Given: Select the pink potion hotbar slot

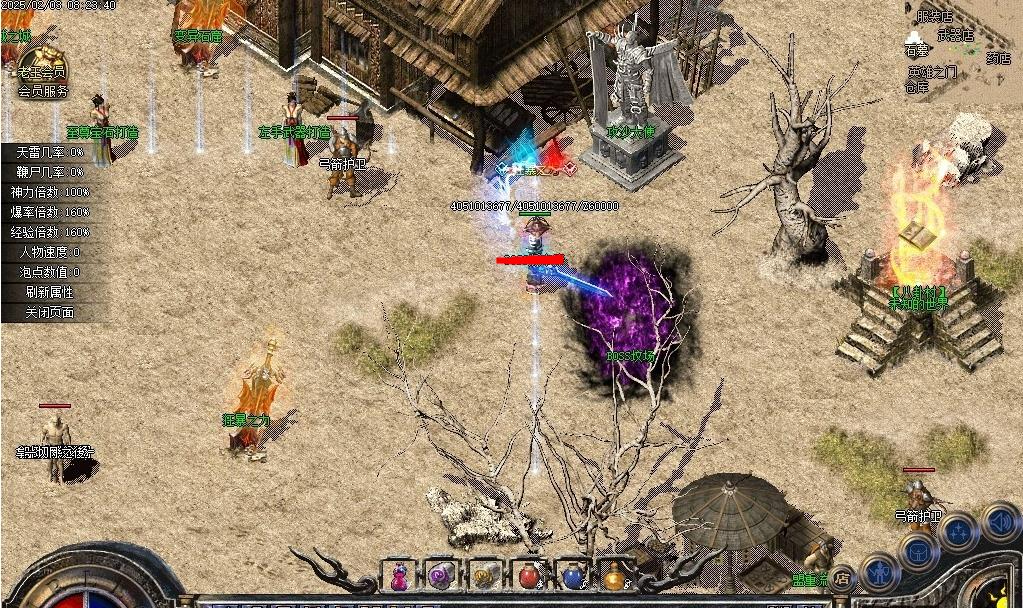Looking at the screenshot, I should click(398, 577).
